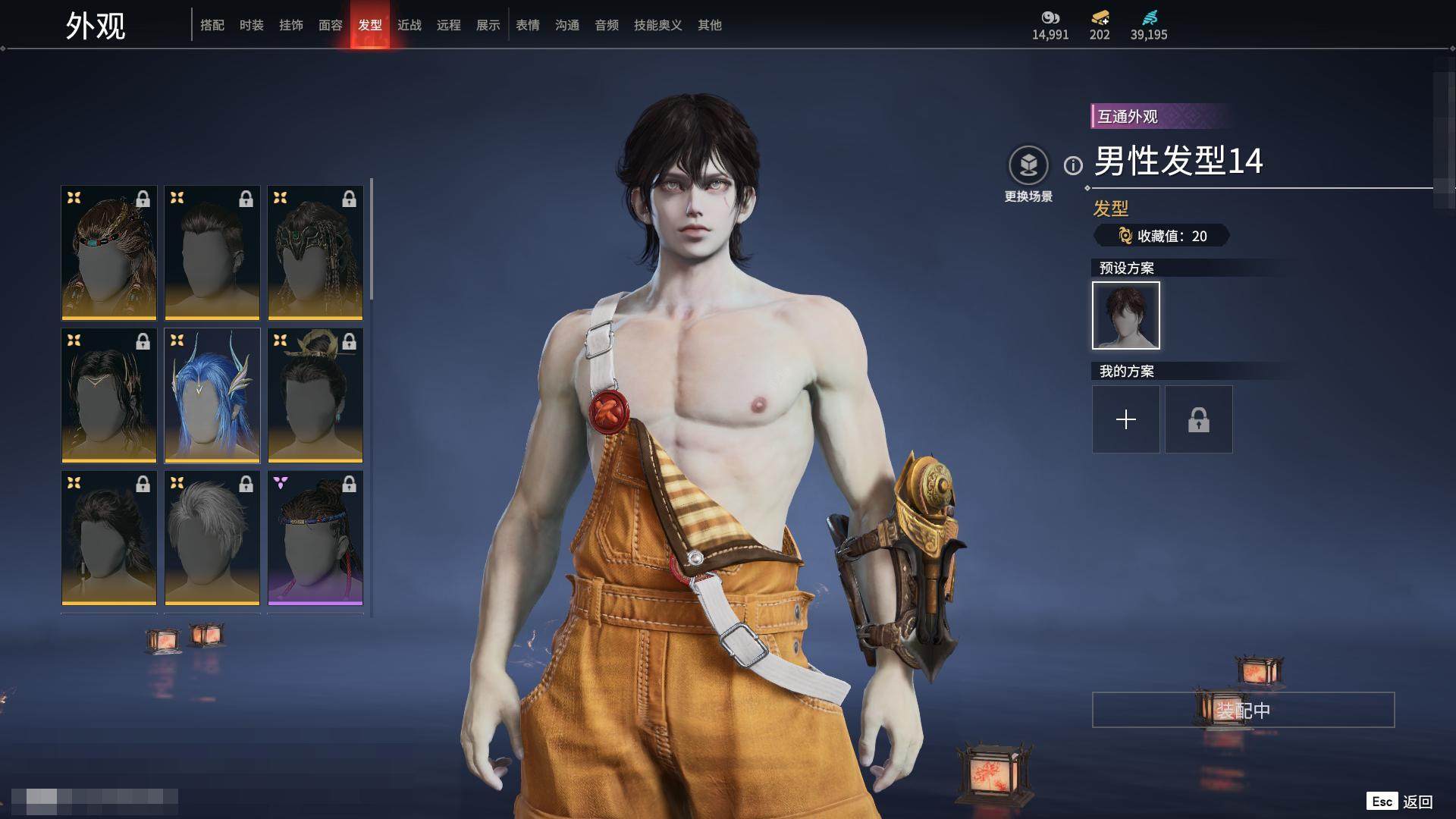Go to the 其他 tab
Viewport: 1456px width, 819px height.
coord(710,25)
